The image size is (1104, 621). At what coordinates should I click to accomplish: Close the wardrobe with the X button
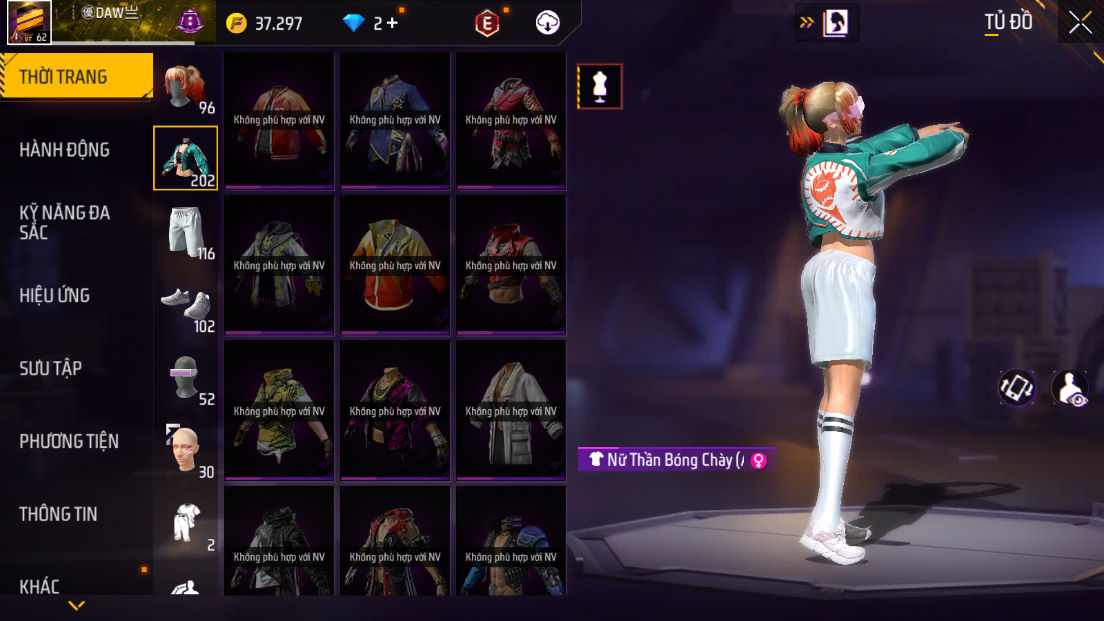[x=1080, y=23]
